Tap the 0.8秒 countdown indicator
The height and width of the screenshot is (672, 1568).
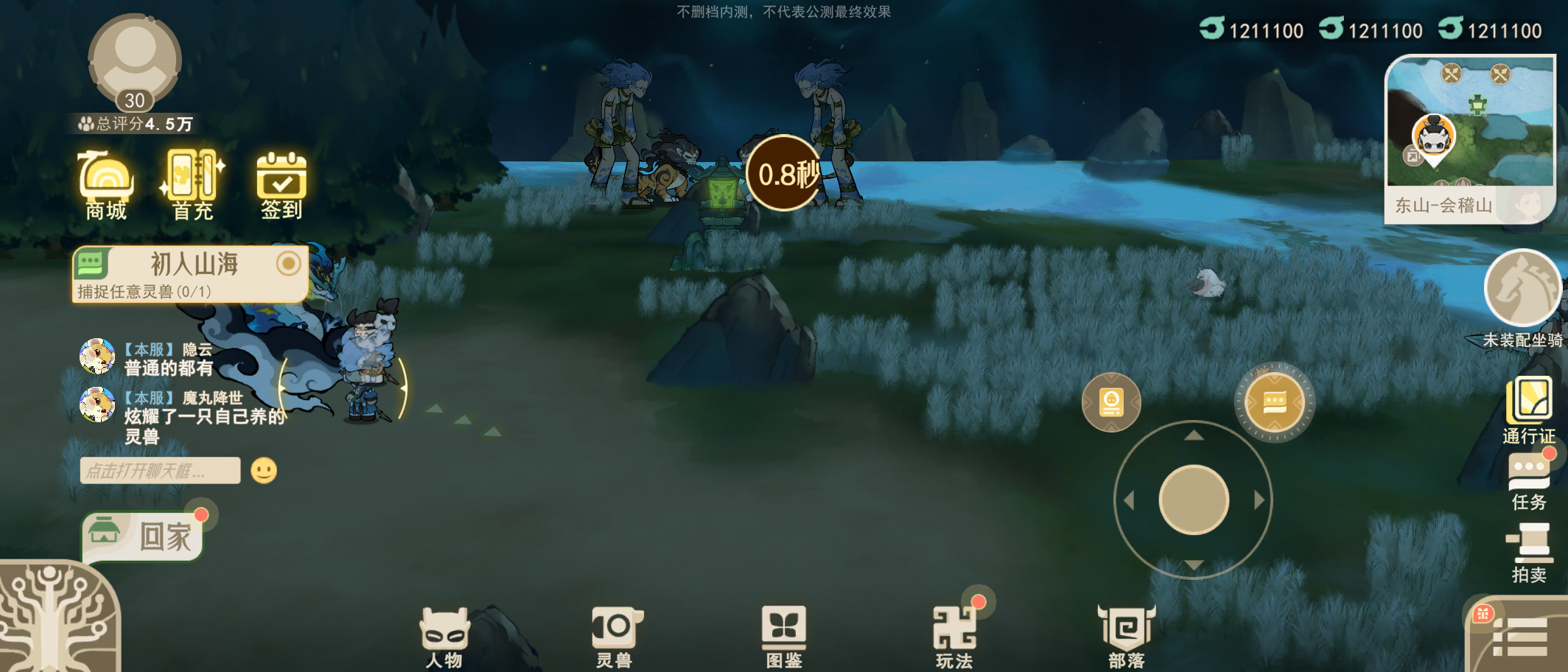click(x=785, y=174)
